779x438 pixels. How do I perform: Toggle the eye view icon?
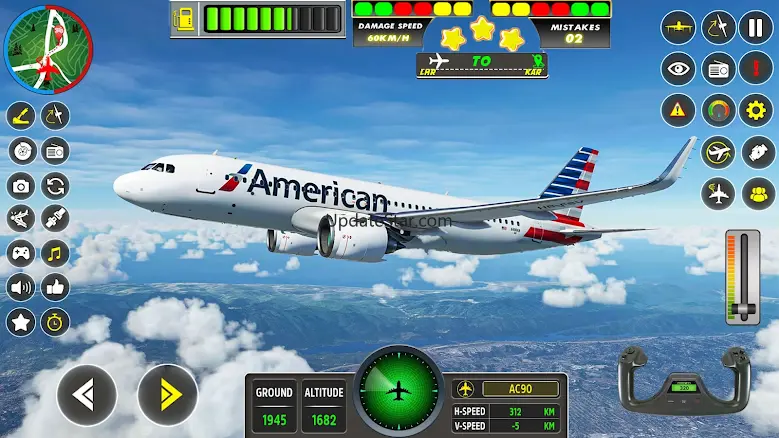pyautogui.click(x=679, y=68)
